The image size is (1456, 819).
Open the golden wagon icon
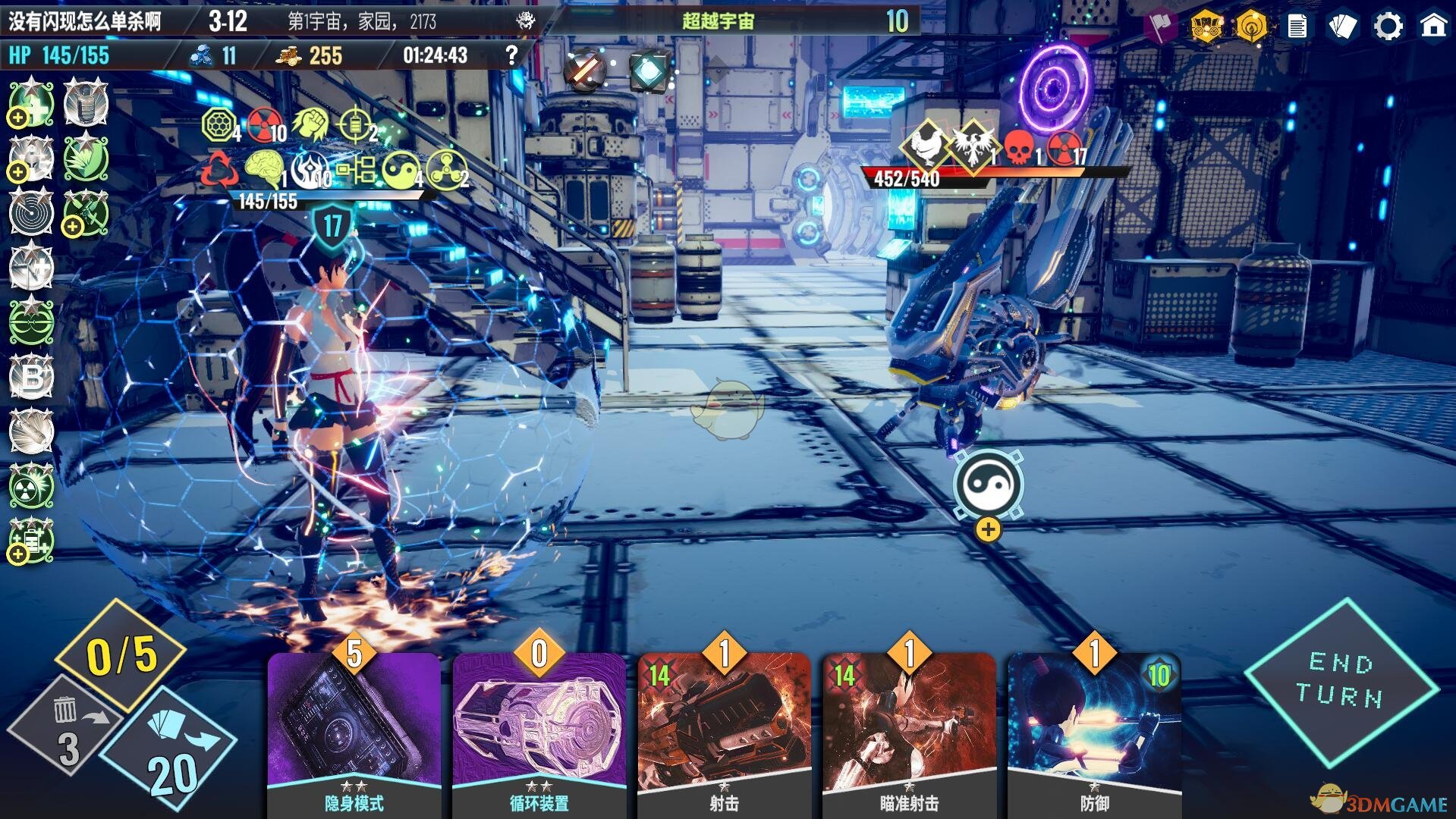[x=1206, y=27]
